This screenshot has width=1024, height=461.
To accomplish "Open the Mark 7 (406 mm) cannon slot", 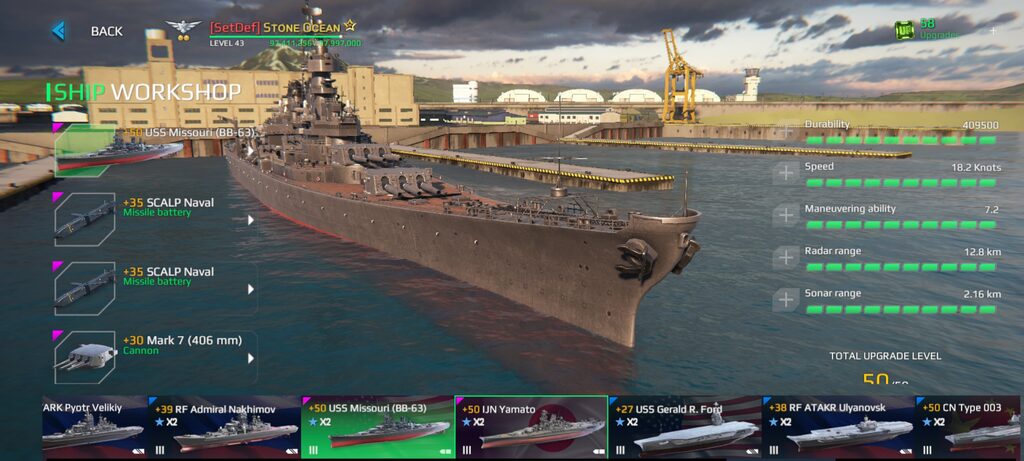I will pos(155,357).
